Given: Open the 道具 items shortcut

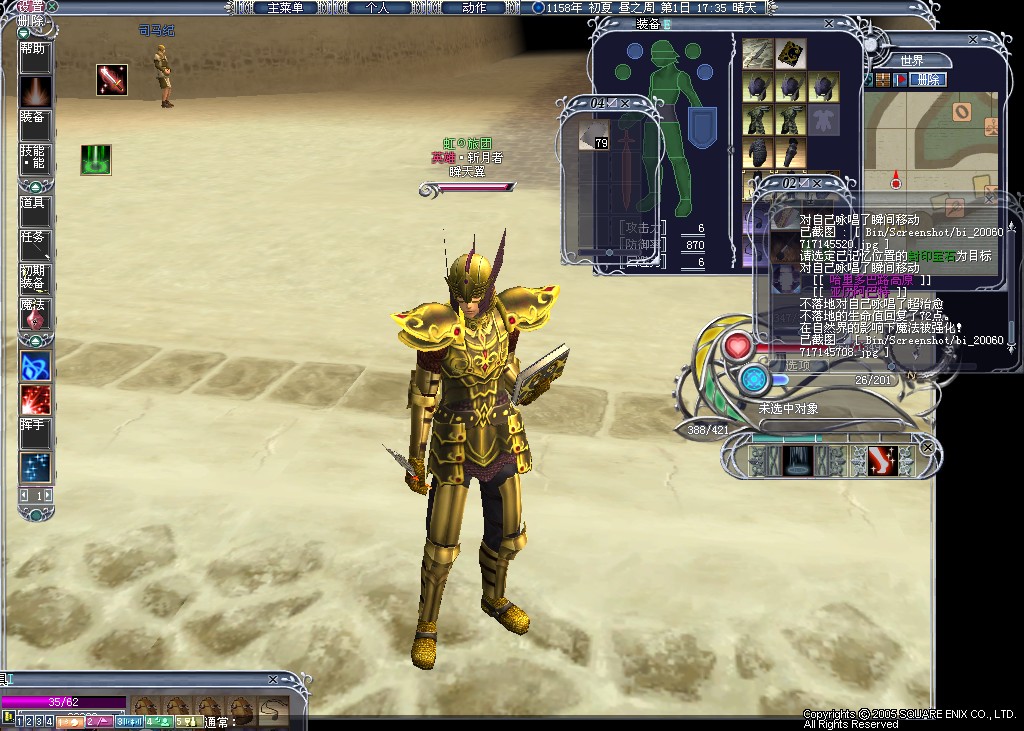Looking at the screenshot, I should click(33, 203).
